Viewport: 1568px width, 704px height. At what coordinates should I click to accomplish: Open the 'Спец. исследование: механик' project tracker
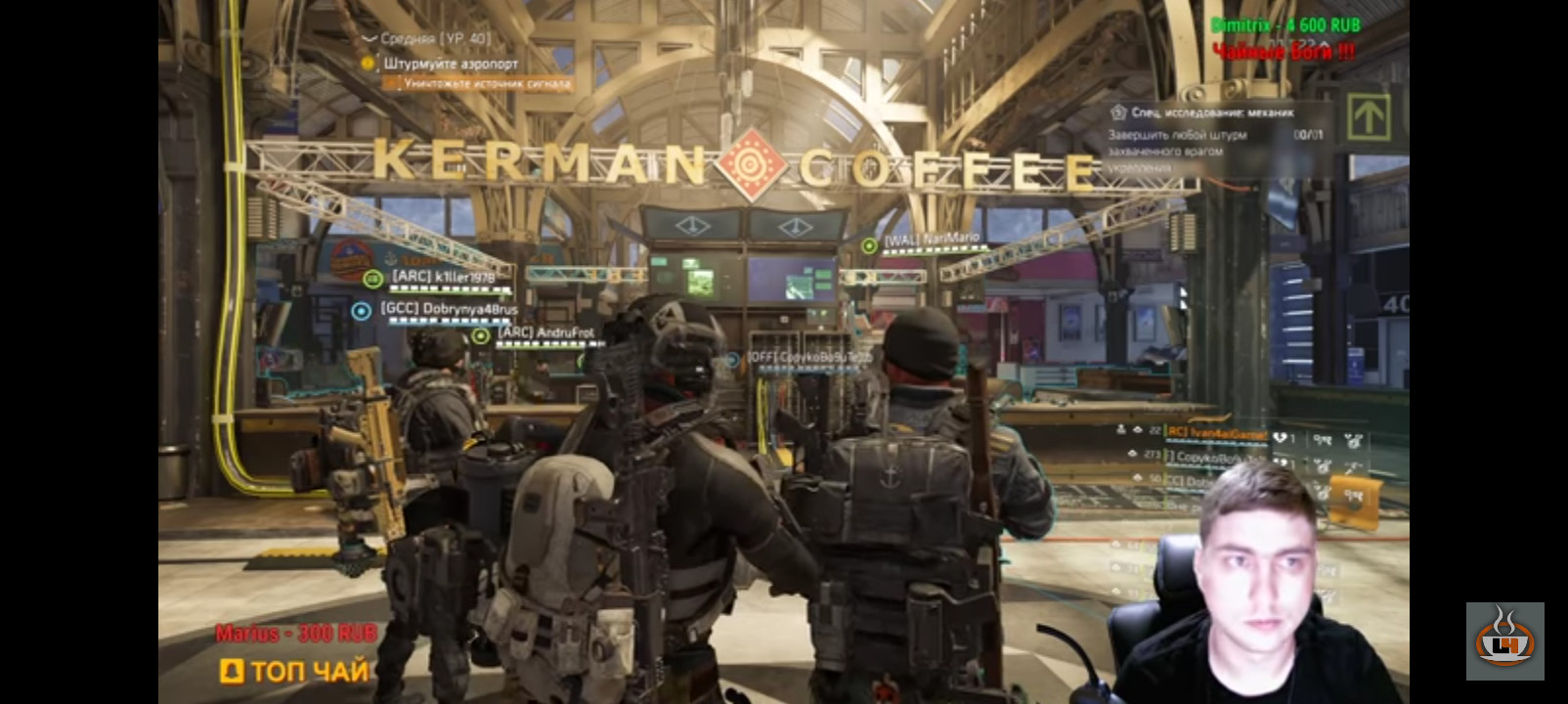click(1212, 112)
